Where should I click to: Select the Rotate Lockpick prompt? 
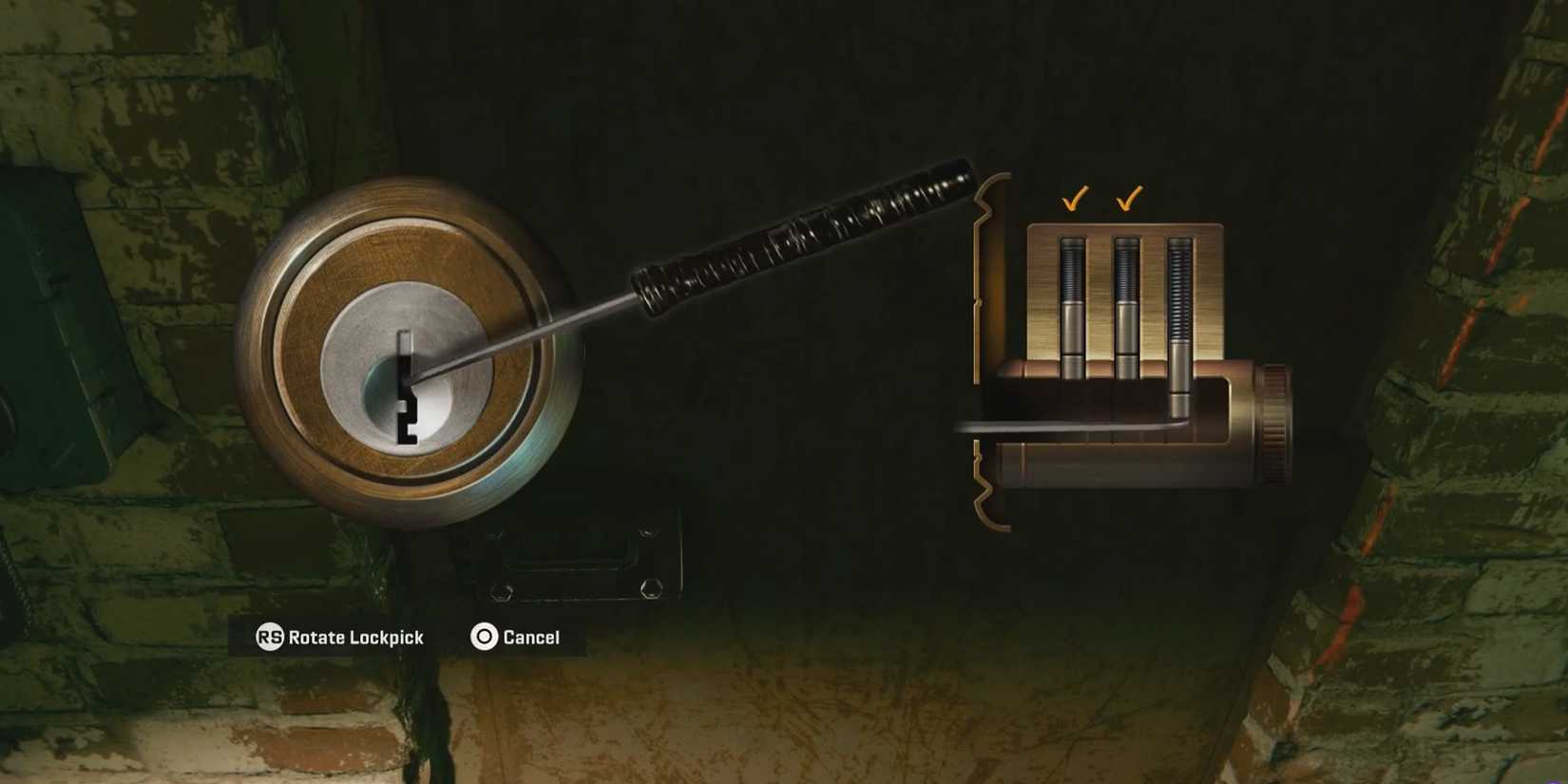(355, 638)
